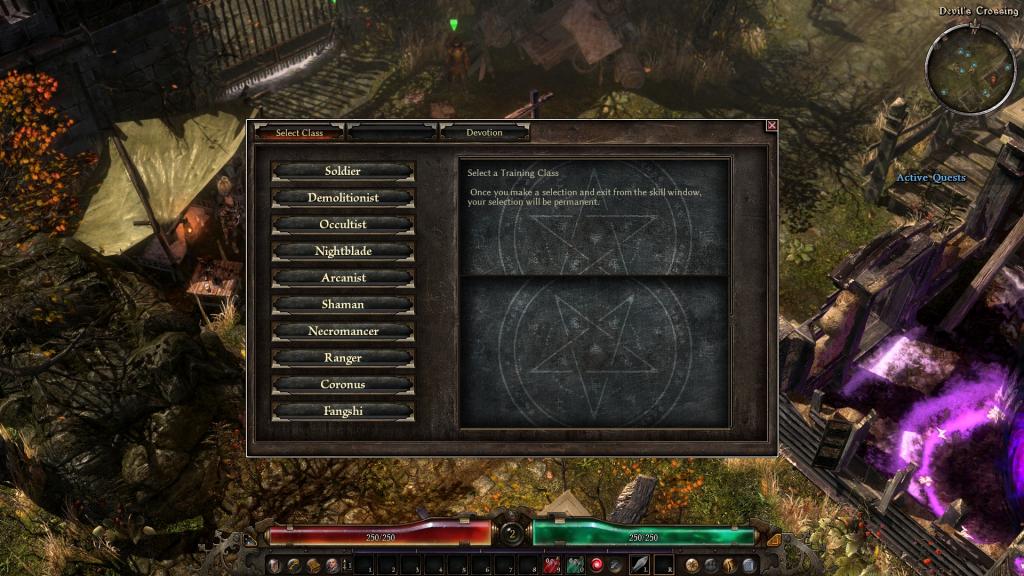Screen dimensions: 1024x576
Task: Choose the Fangshi class
Action: [342, 411]
